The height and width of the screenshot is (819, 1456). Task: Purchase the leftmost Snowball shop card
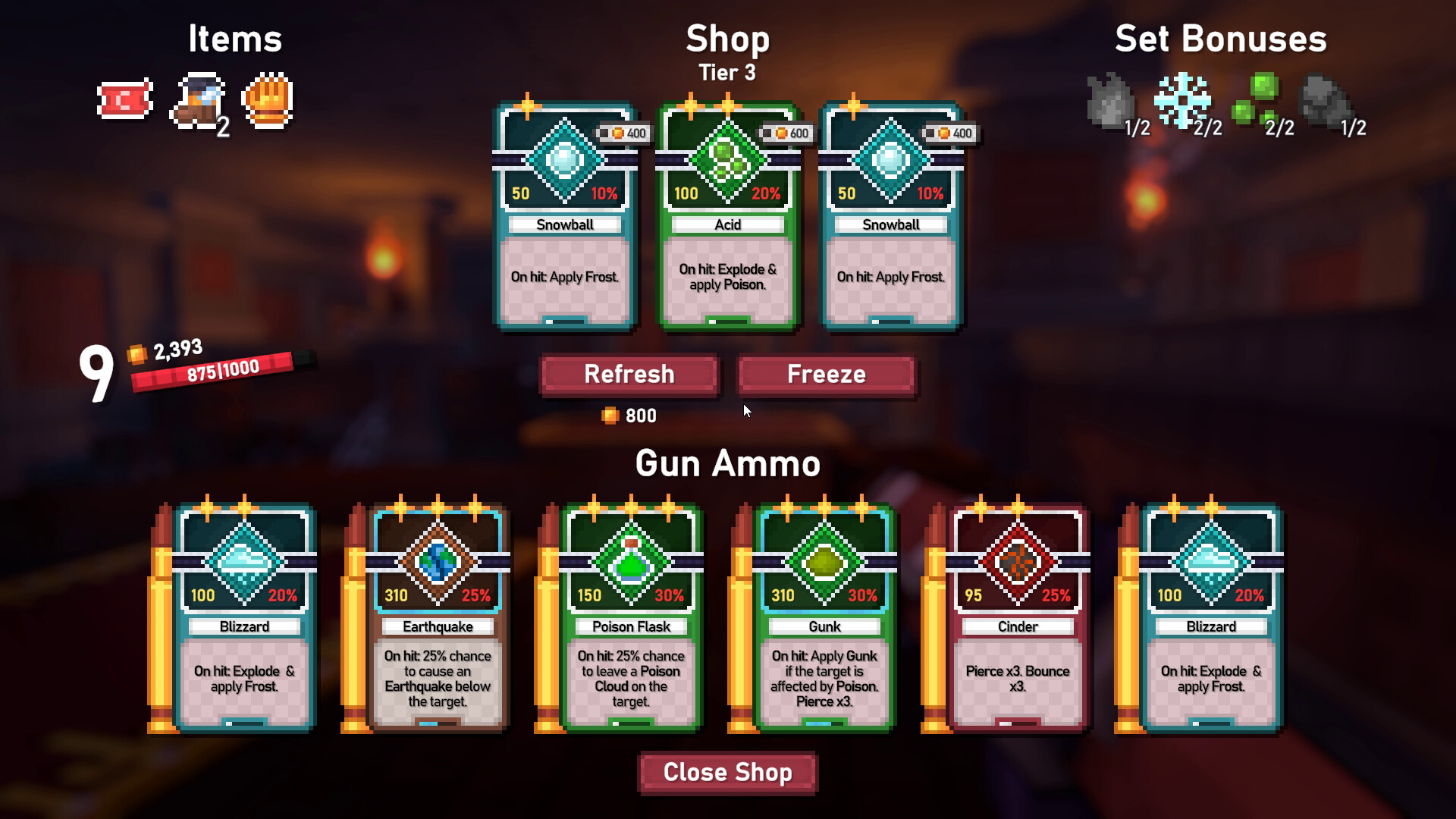click(565, 216)
